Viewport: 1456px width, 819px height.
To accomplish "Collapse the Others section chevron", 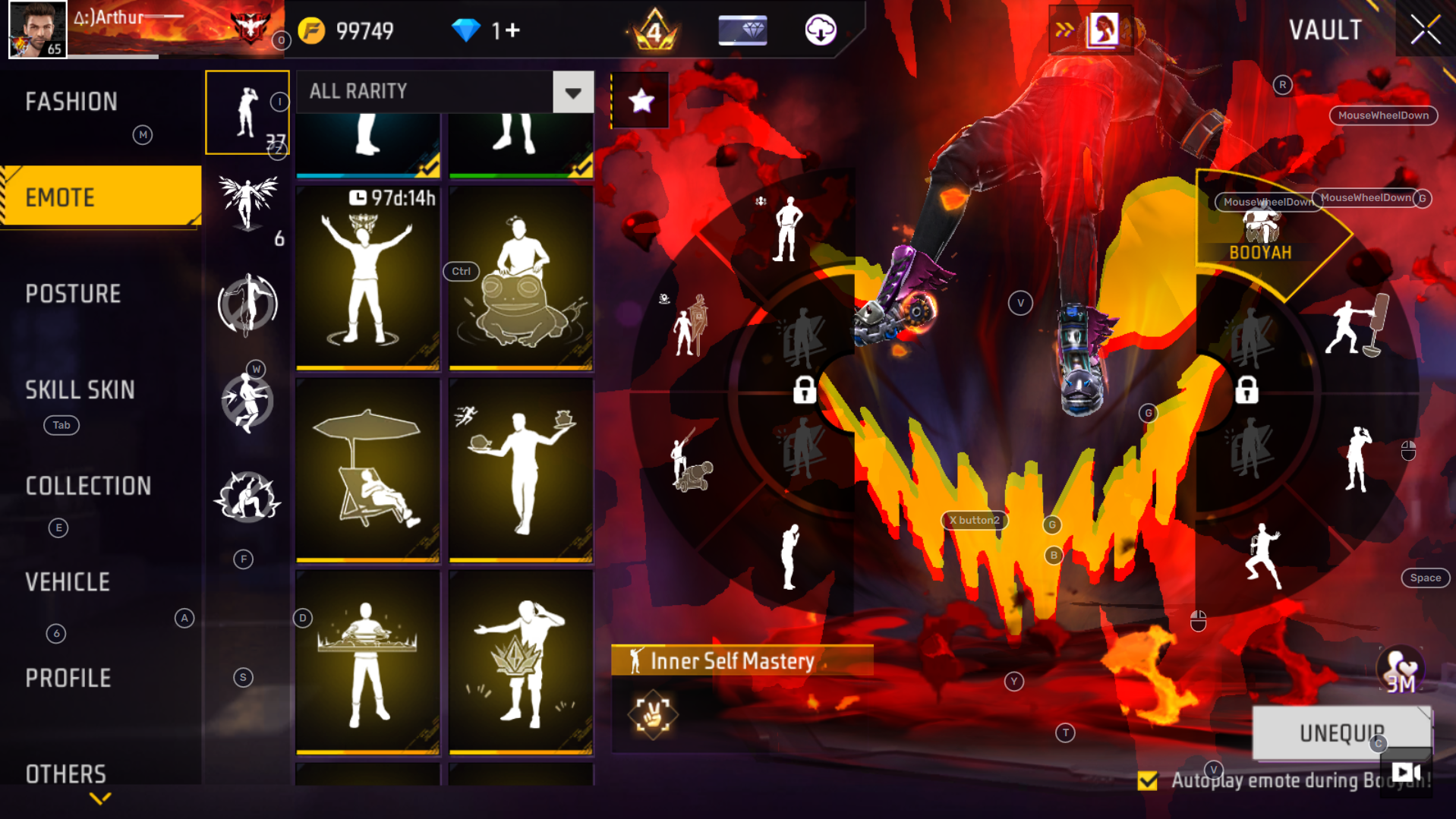I will coord(99,798).
